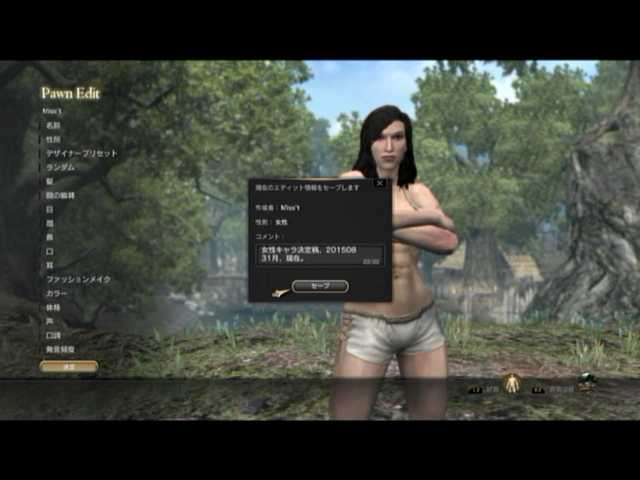The image size is (640, 480).
Task: Click the セーブ (Save) button in dialog
Action: coord(320,286)
